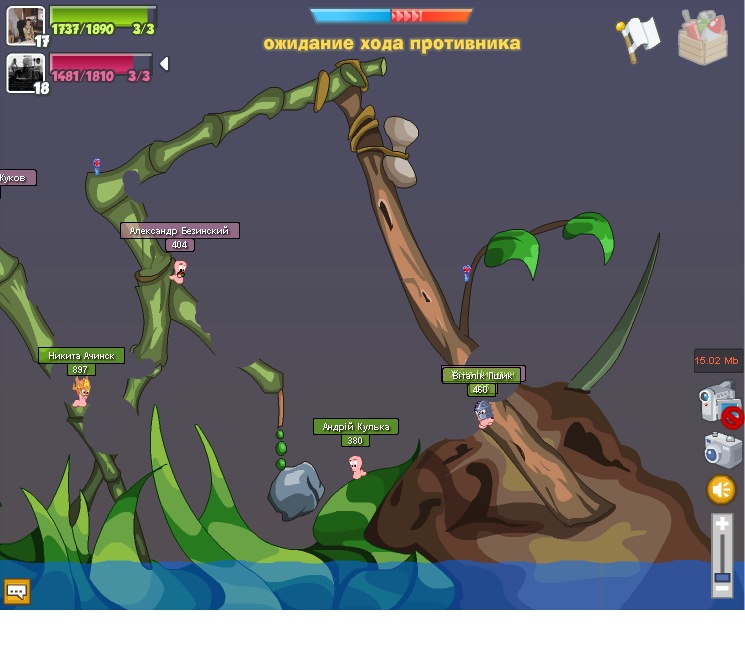Zoom in with the plus button

coord(722,523)
